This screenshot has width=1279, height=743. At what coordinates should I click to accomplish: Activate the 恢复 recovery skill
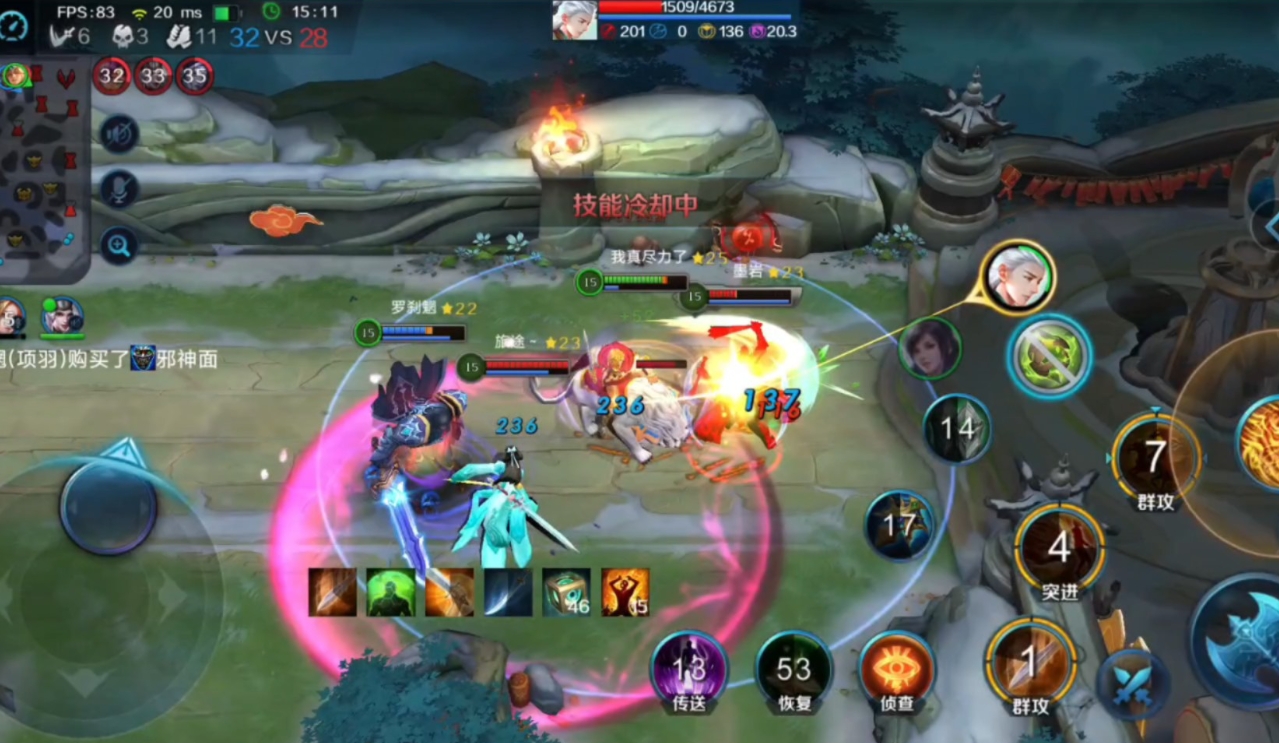pos(794,670)
